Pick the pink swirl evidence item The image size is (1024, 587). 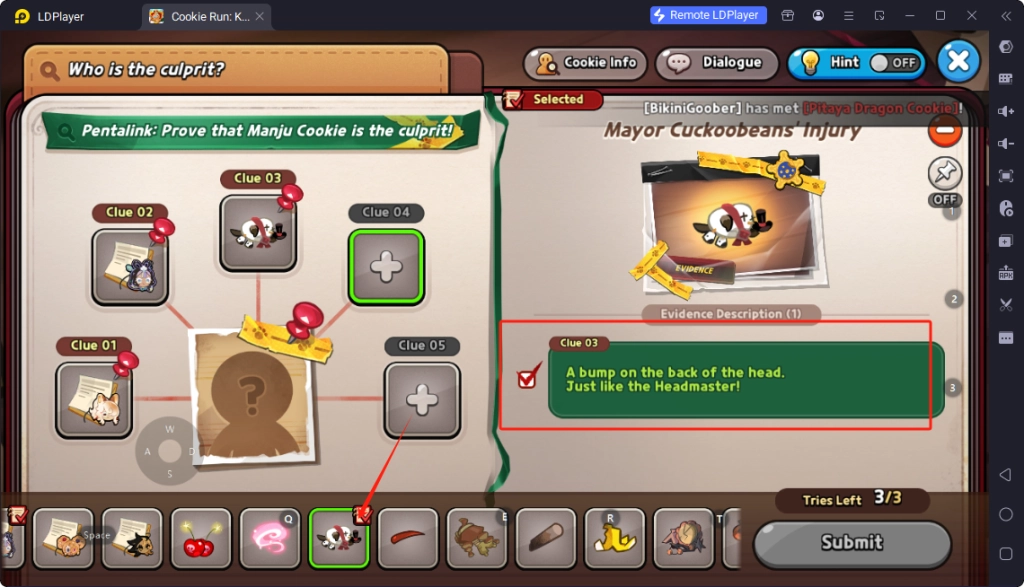click(270, 538)
